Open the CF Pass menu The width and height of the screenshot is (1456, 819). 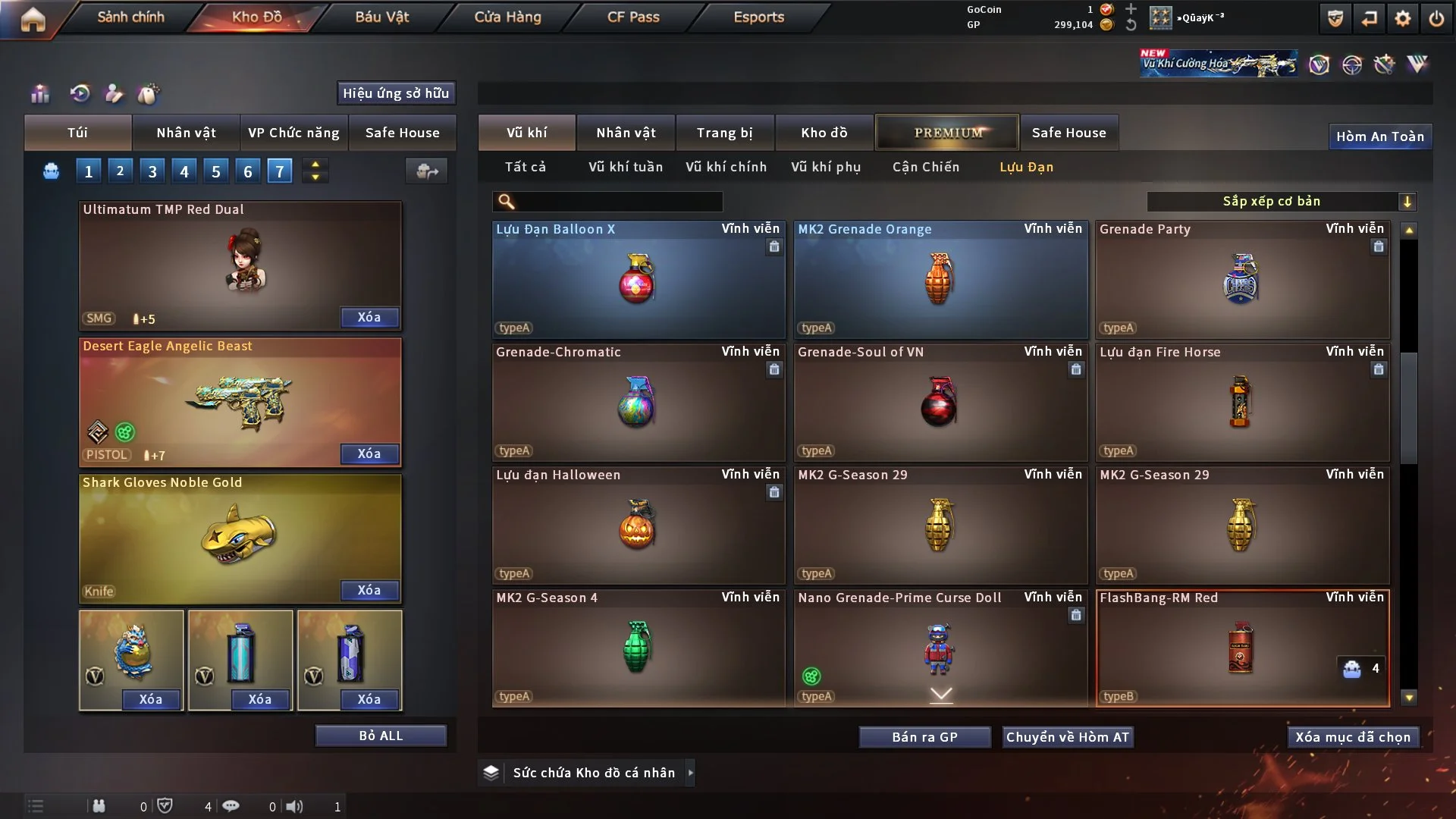pos(633,17)
